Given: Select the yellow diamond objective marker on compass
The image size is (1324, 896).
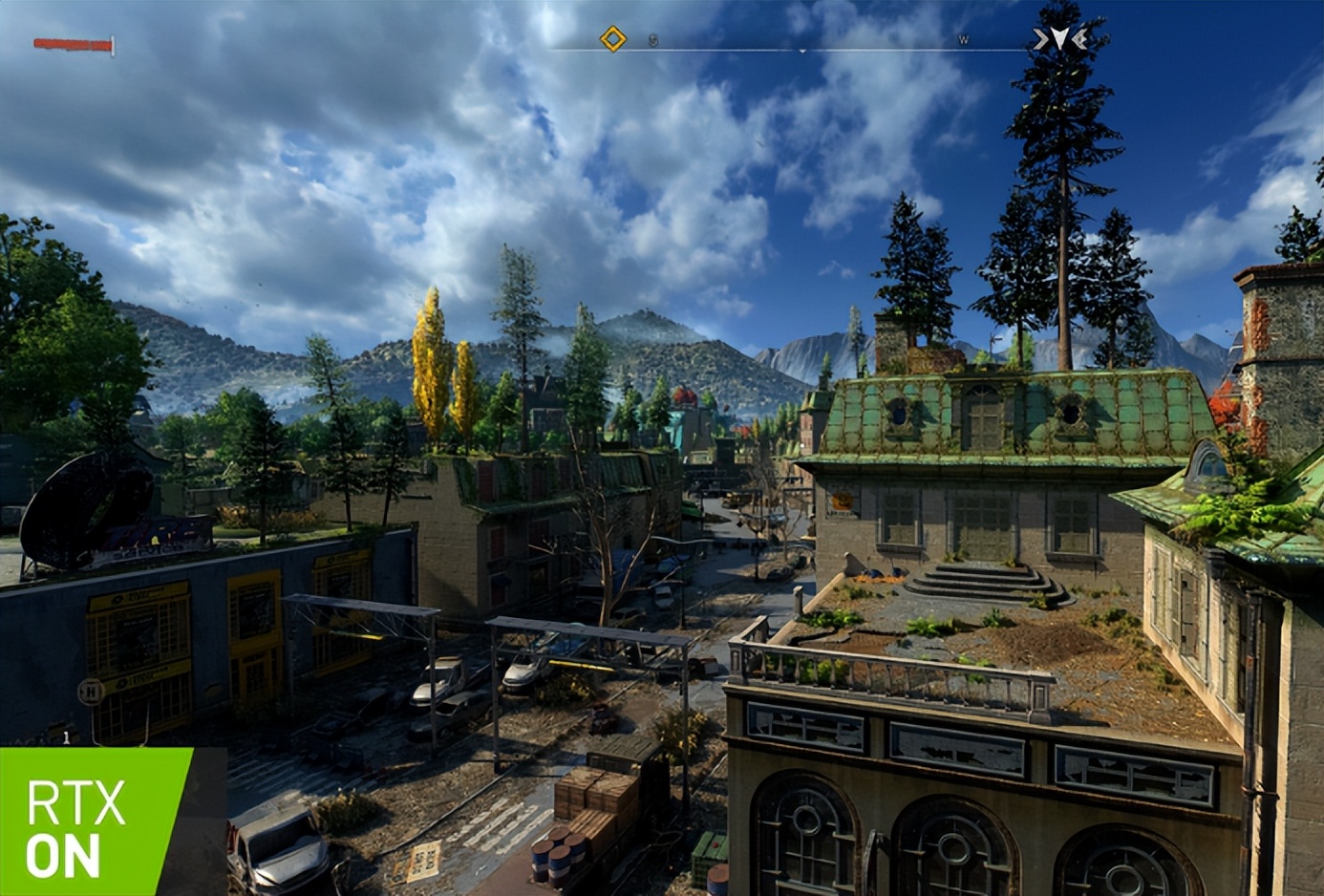Looking at the screenshot, I should pyautogui.click(x=612, y=39).
